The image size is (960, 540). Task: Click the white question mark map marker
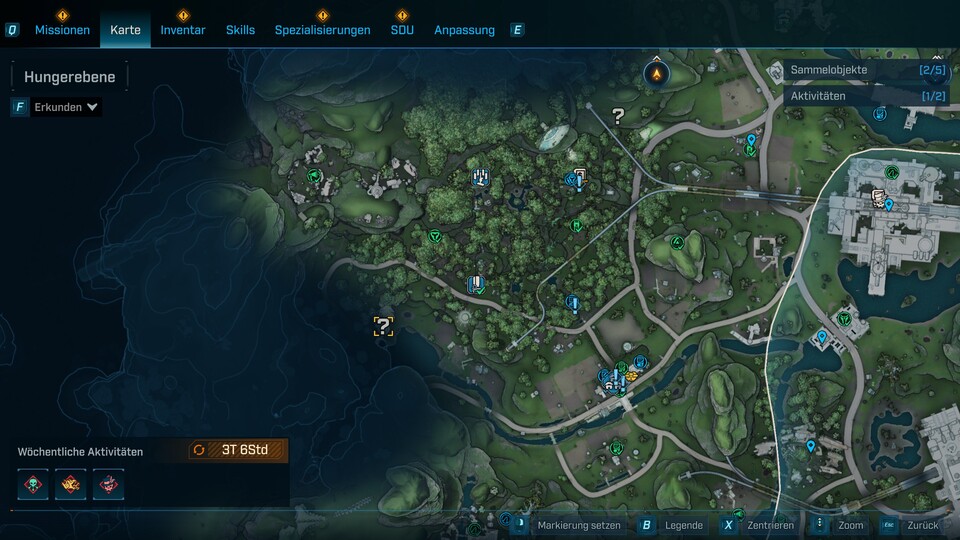click(x=618, y=117)
